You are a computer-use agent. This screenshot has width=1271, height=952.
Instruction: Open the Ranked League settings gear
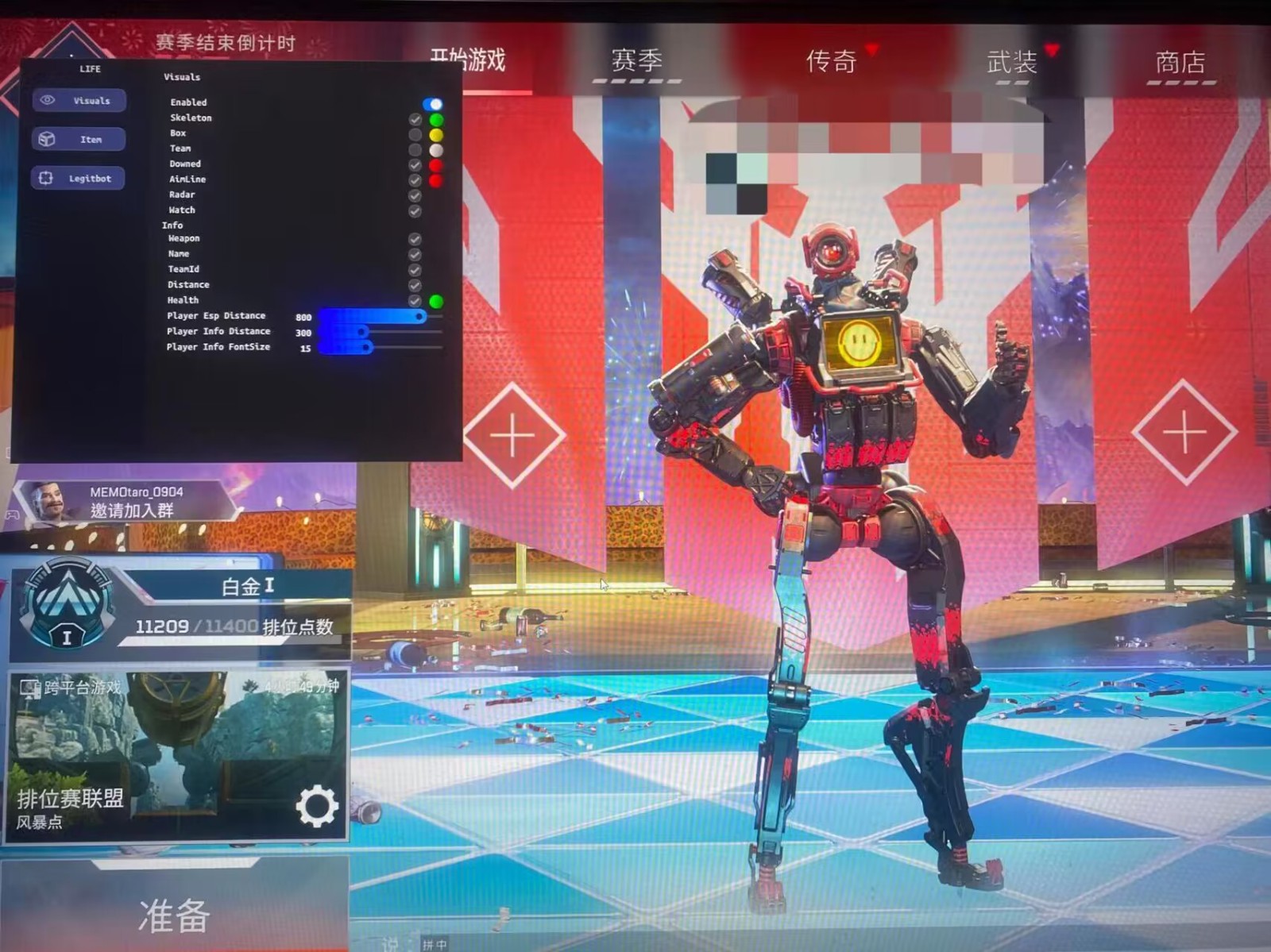[x=317, y=805]
